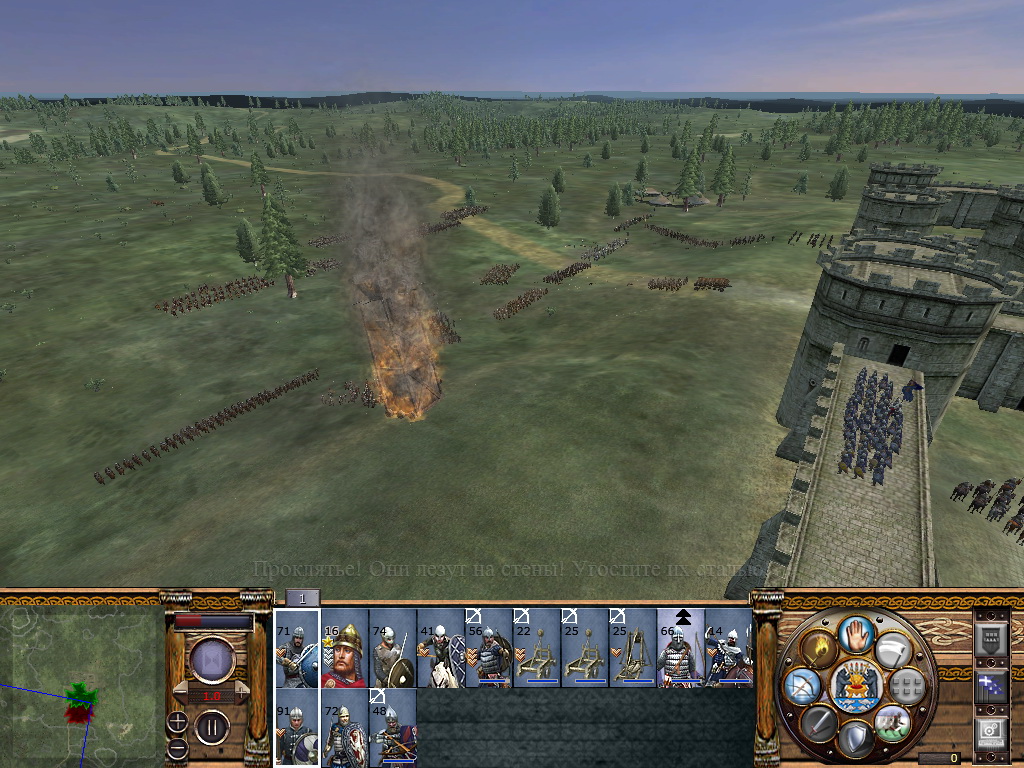Viewport: 1024px width, 768px height.
Task: Select the 66-soldier unit card
Action: [681, 648]
